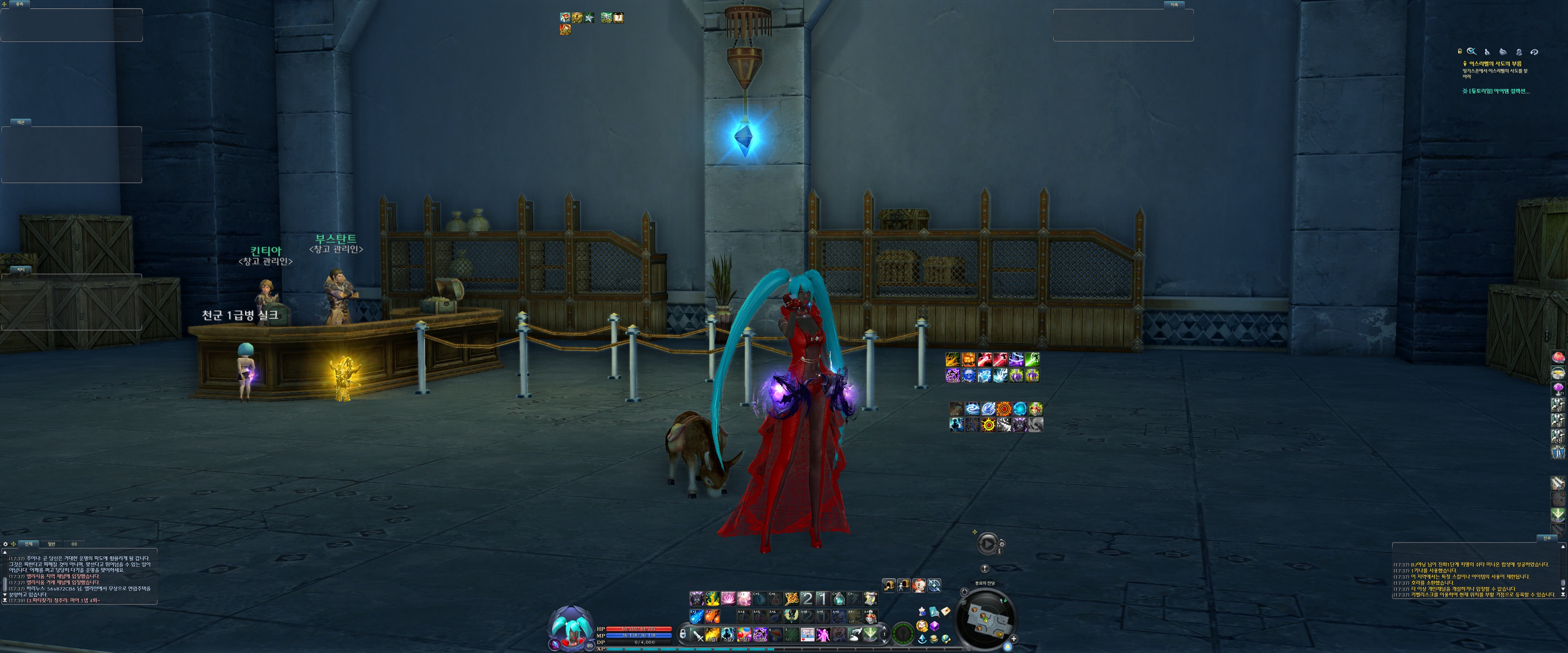Activate the 스킬1 fire skill
Screen dimensions: 1568x653
(713, 635)
